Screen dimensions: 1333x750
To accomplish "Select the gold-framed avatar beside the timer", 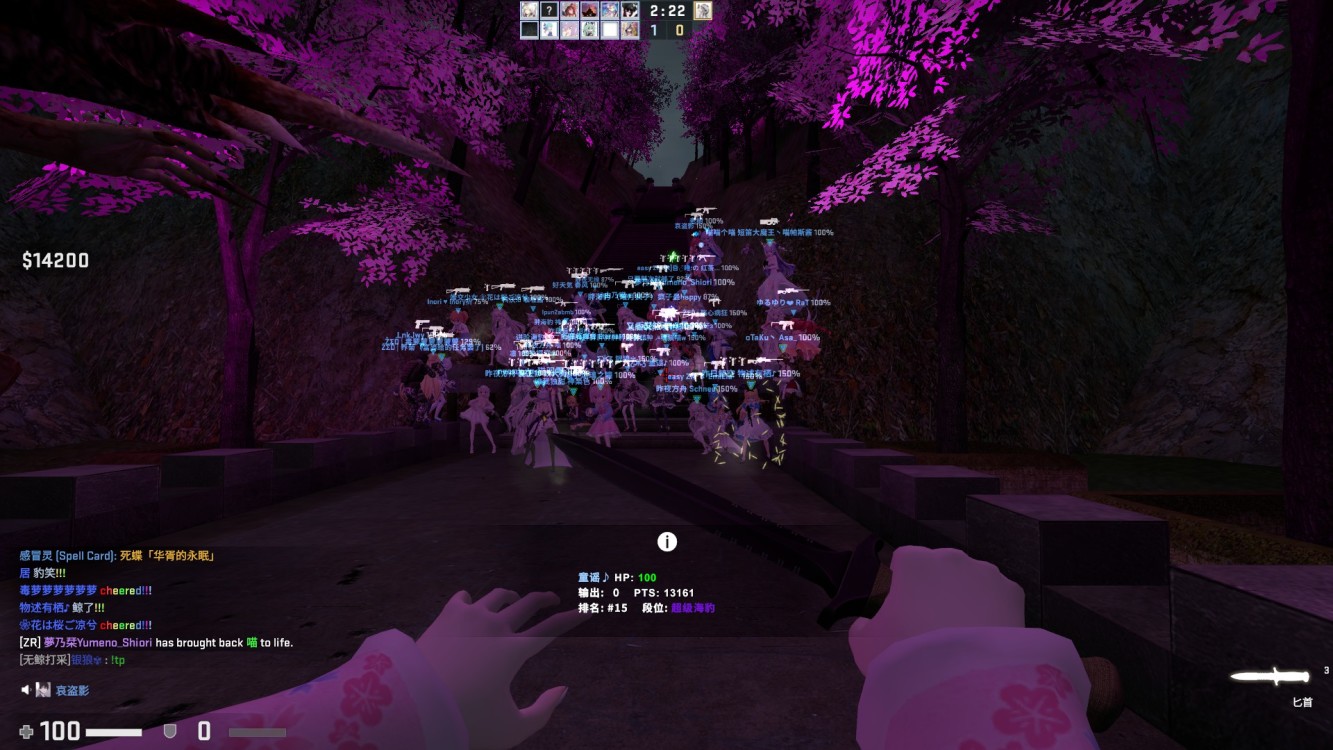I will [x=703, y=10].
